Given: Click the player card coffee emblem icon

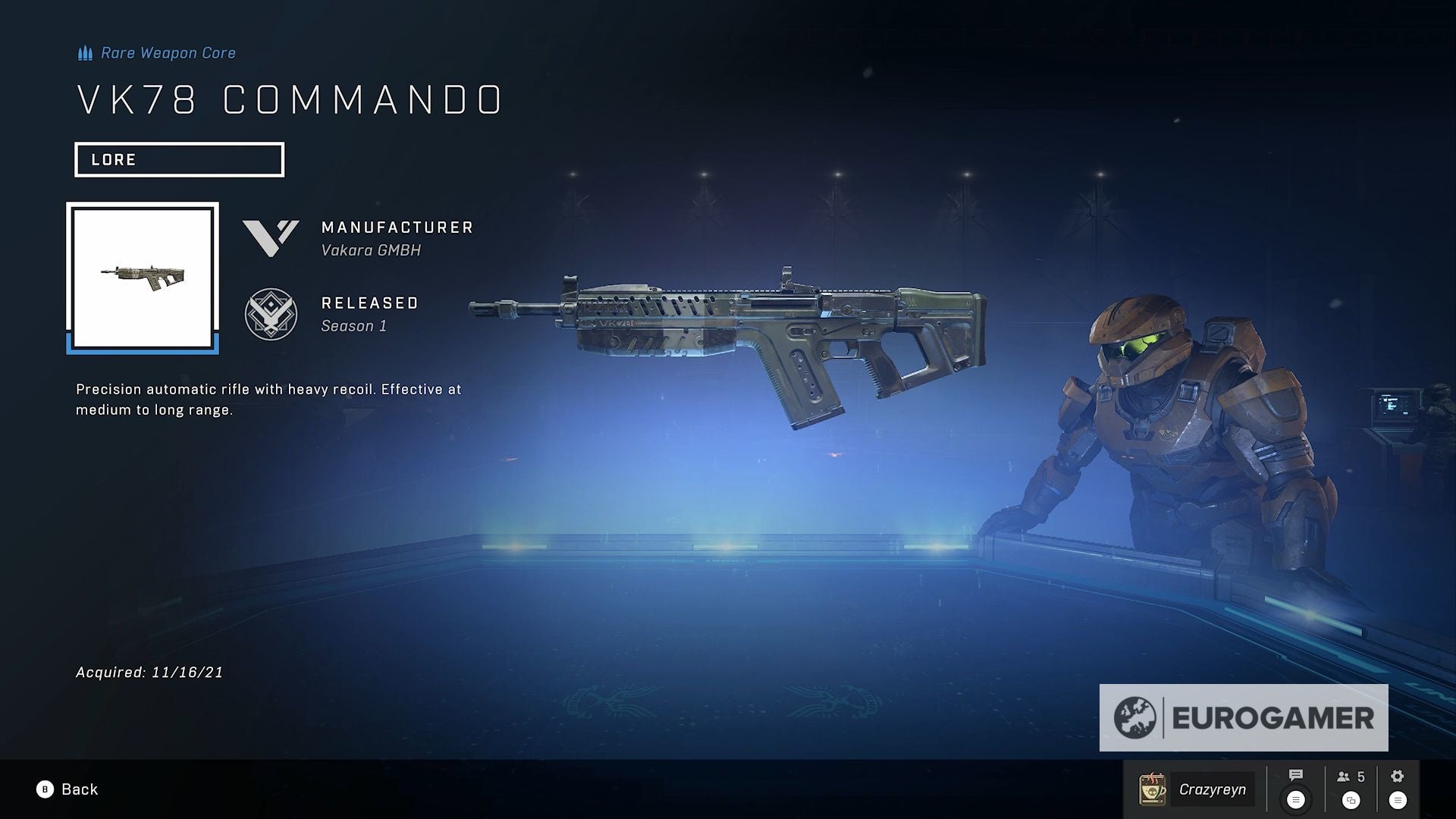Looking at the screenshot, I should point(1152,789).
